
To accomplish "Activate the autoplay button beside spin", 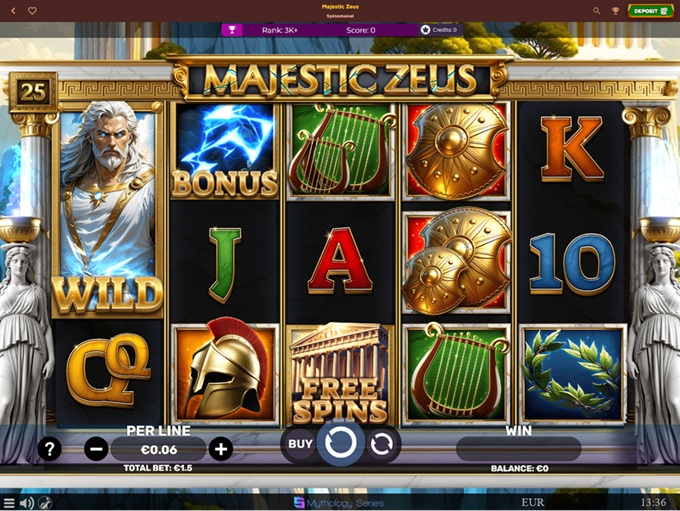I will pos(381,445).
